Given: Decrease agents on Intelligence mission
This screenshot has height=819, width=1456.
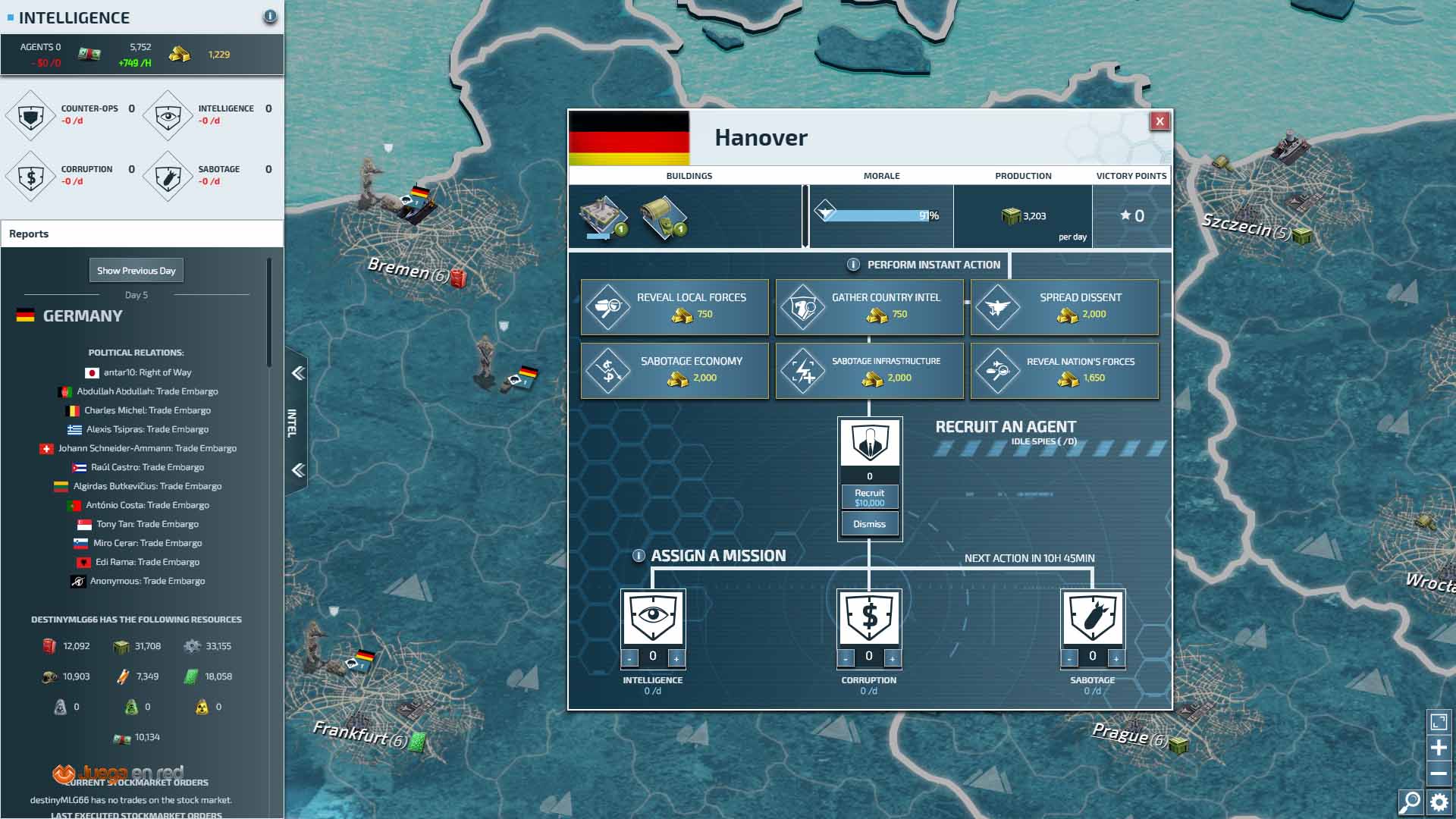Looking at the screenshot, I should [629, 658].
